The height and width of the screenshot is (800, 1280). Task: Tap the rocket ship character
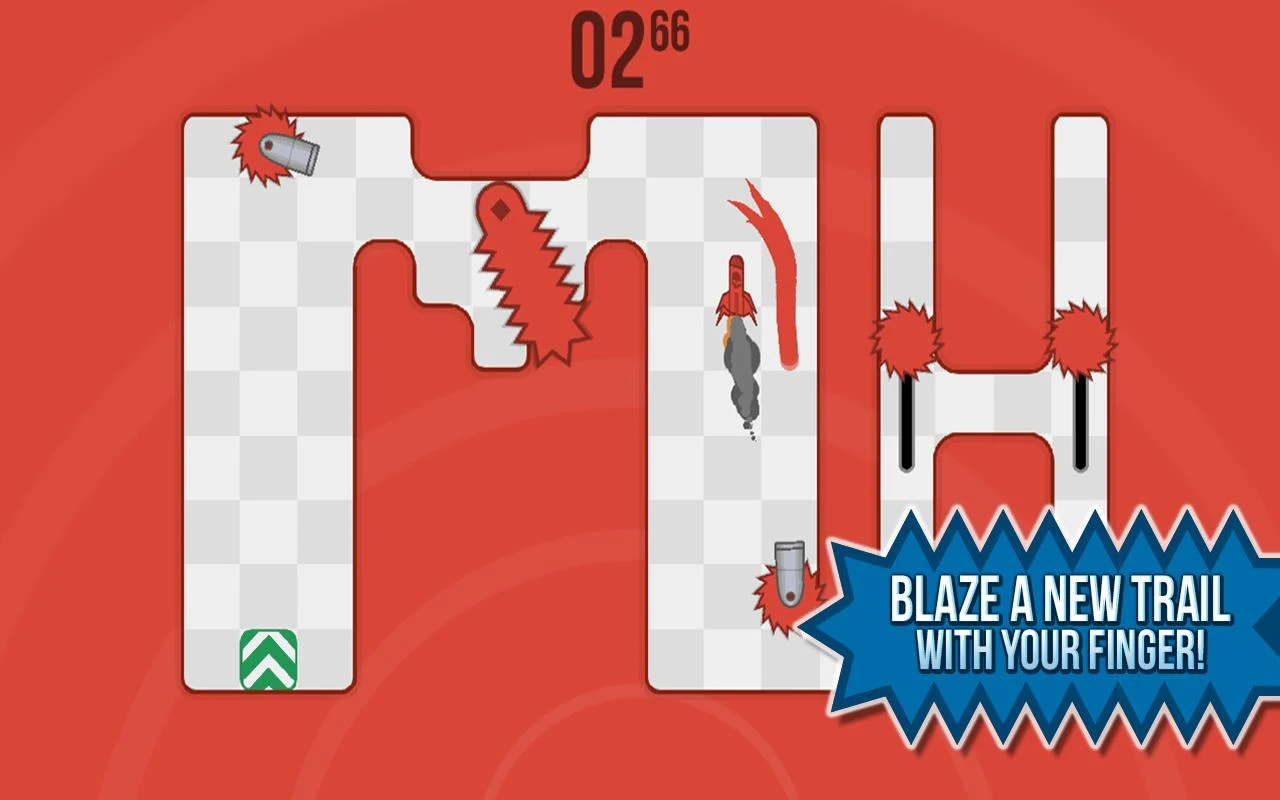[x=737, y=290]
